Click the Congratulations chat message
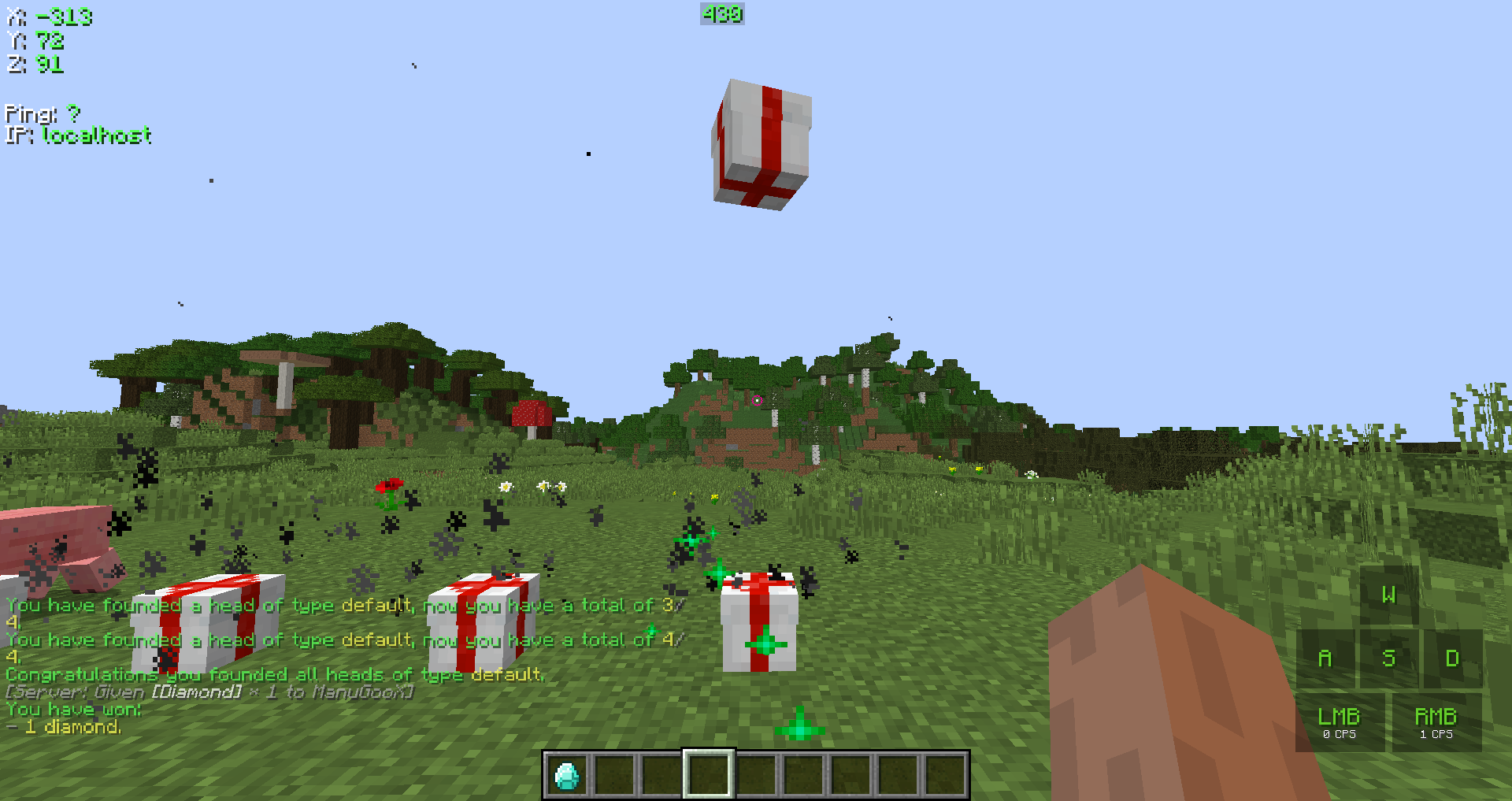 tap(274, 674)
